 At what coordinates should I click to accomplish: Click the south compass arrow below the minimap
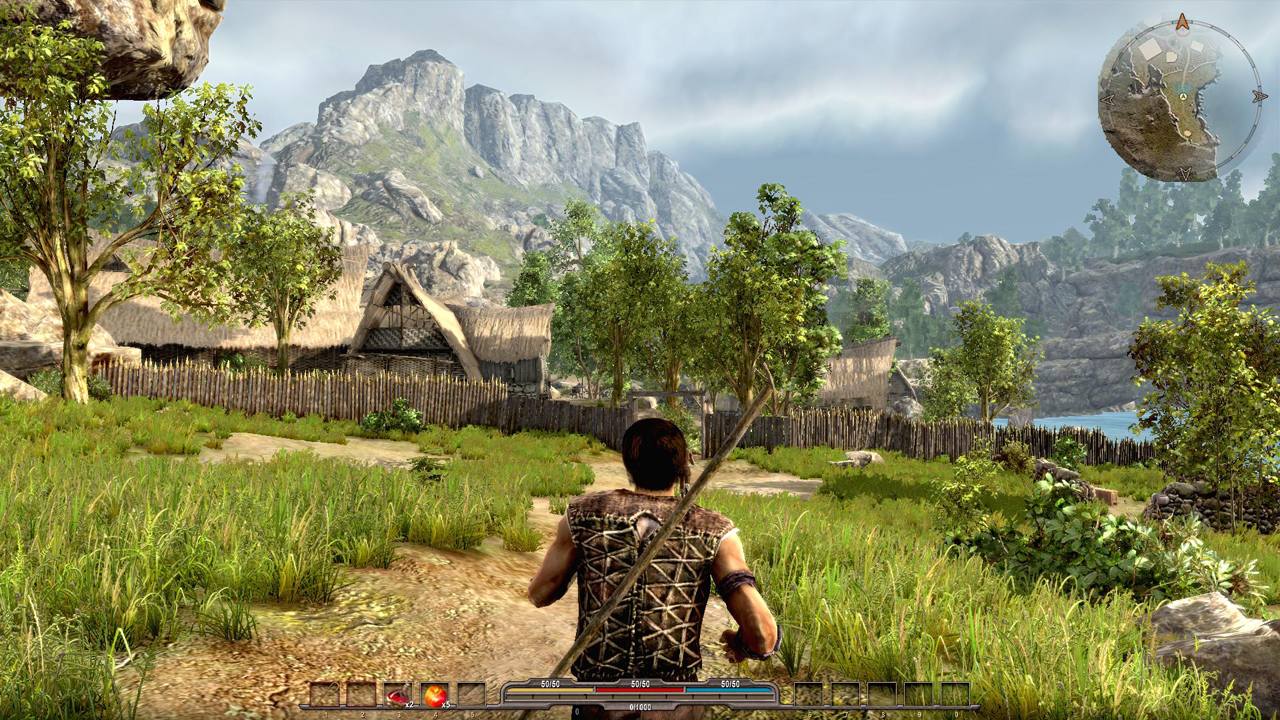coord(1184,172)
